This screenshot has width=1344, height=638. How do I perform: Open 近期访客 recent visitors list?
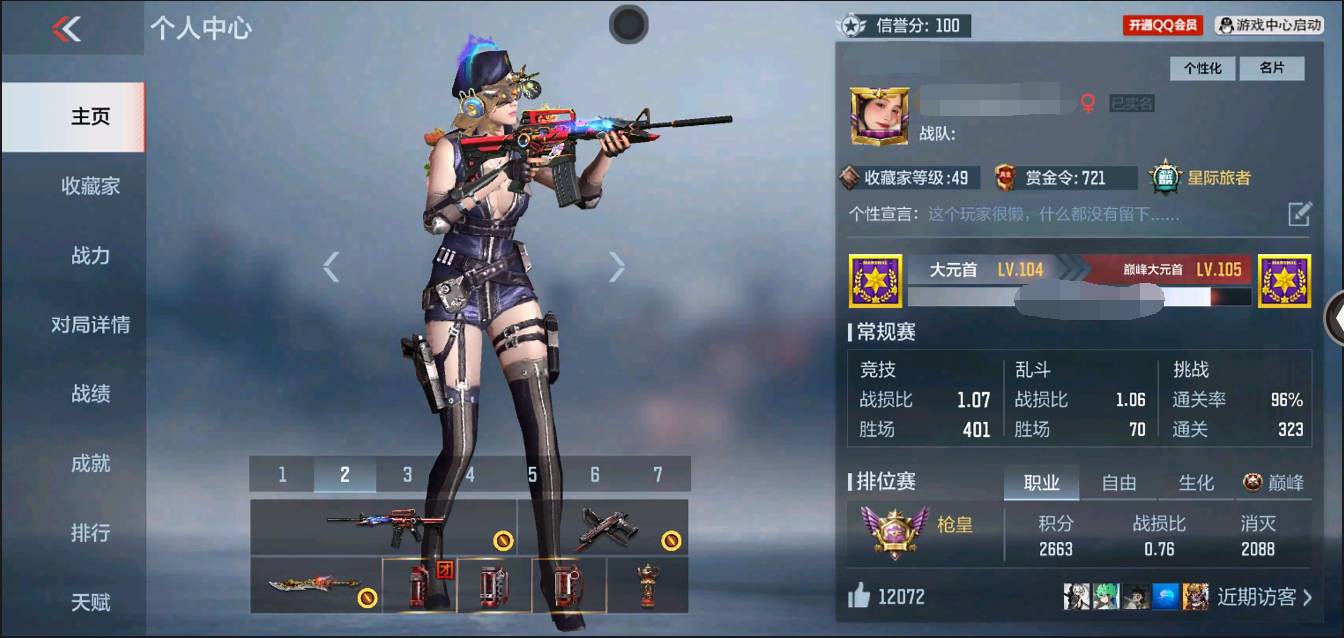1264,597
